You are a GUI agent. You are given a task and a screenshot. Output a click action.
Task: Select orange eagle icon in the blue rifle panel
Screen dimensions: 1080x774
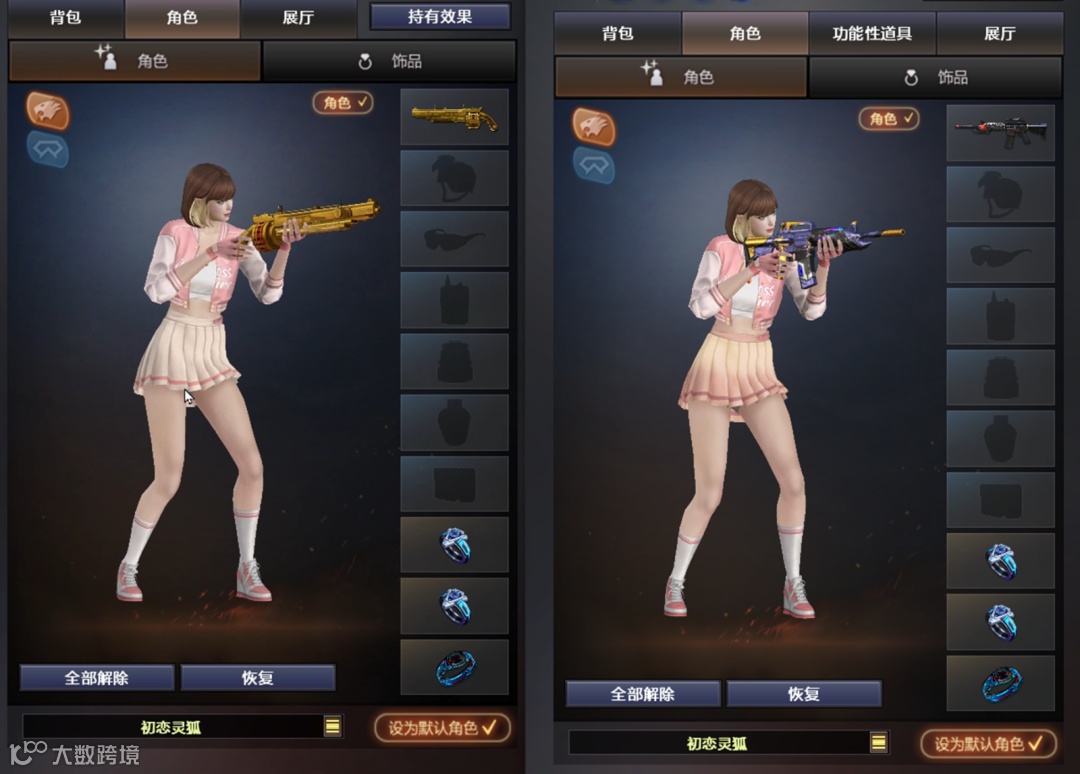[x=594, y=127]
